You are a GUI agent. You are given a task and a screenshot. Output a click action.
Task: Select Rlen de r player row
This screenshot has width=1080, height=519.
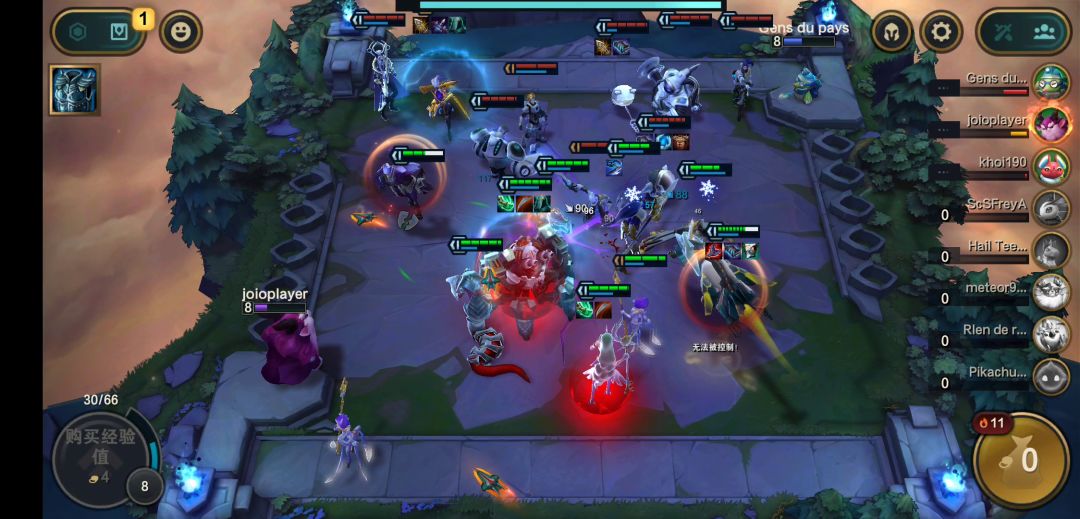click(1050, 334)
